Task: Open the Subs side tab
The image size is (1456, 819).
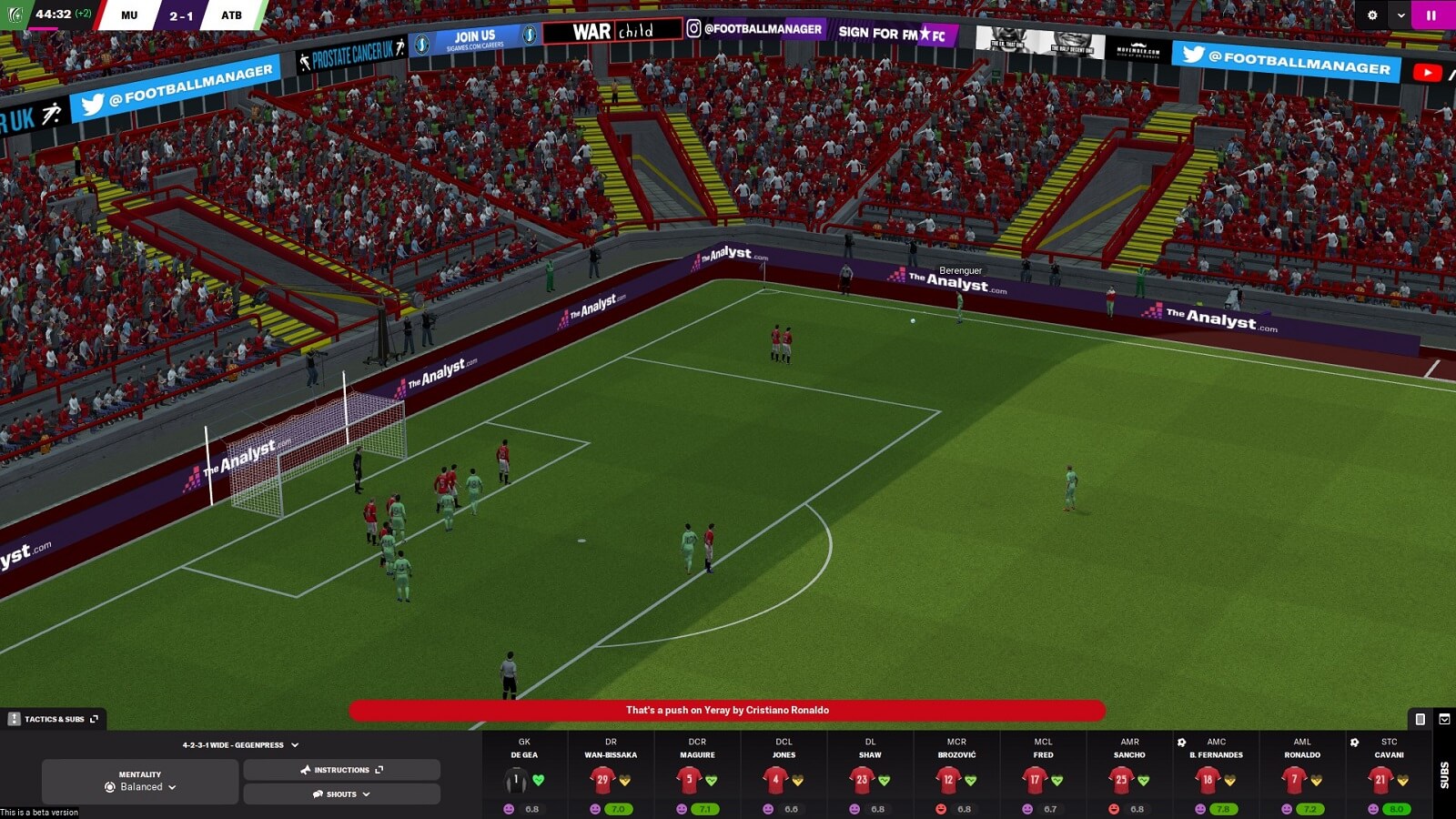Action: pos(1444,774)
